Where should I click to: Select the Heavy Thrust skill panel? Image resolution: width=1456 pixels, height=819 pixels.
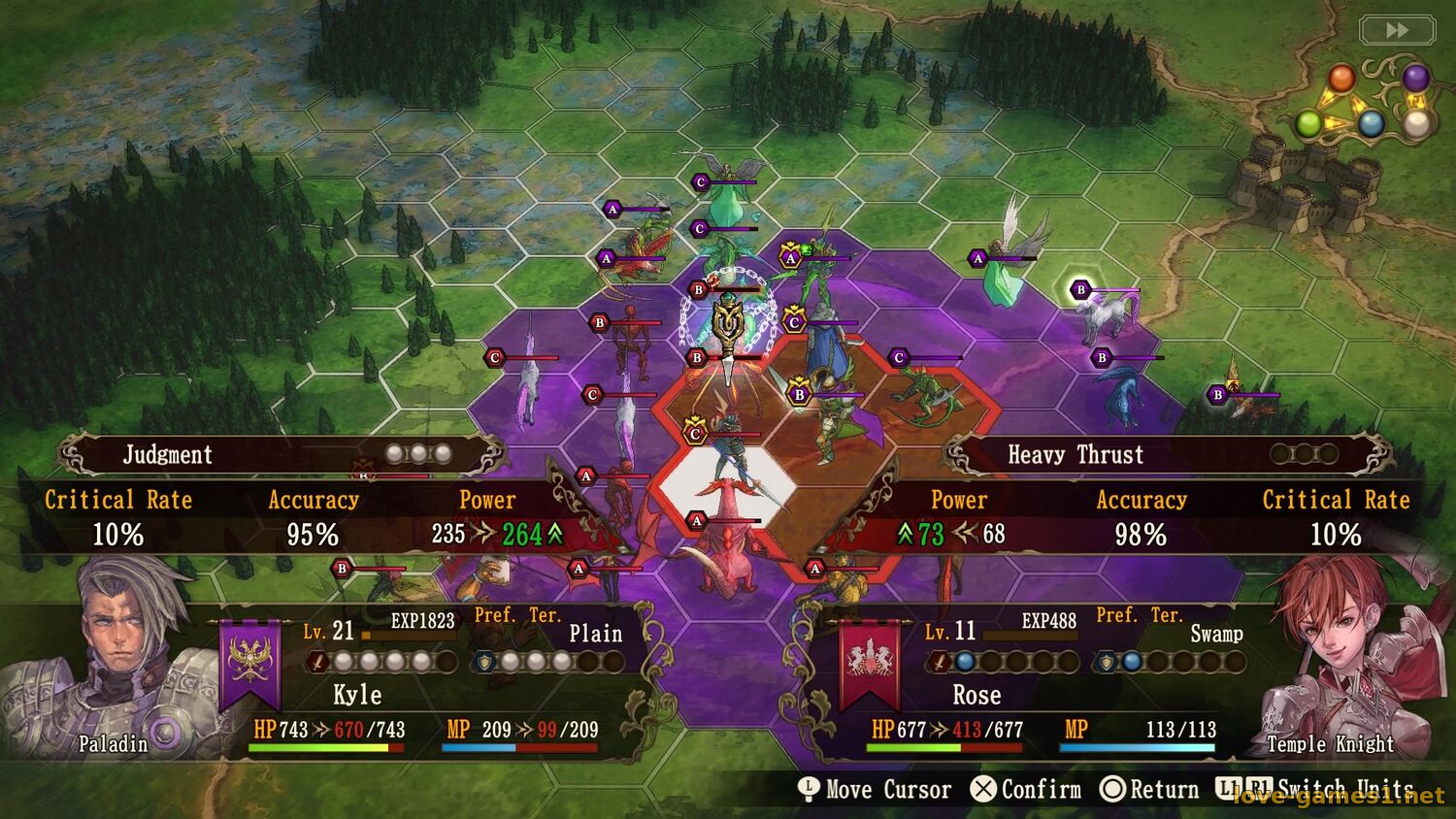coord(1170,454)
